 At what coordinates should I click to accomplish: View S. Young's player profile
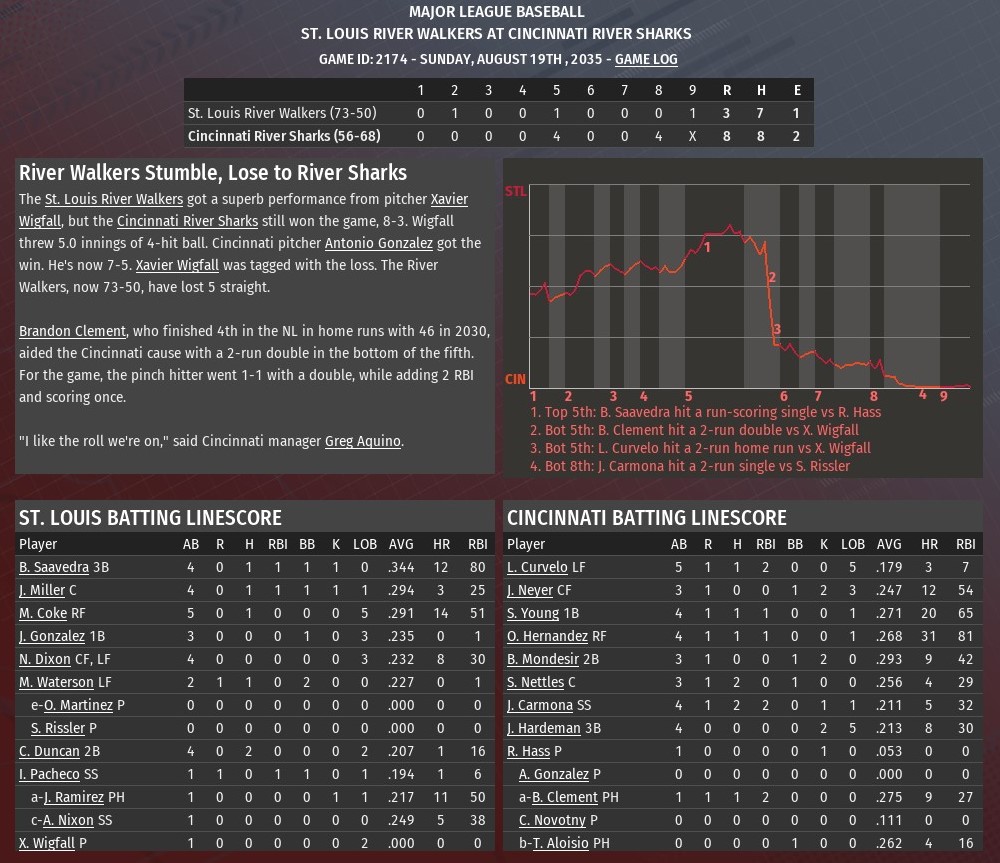(533, 613)
